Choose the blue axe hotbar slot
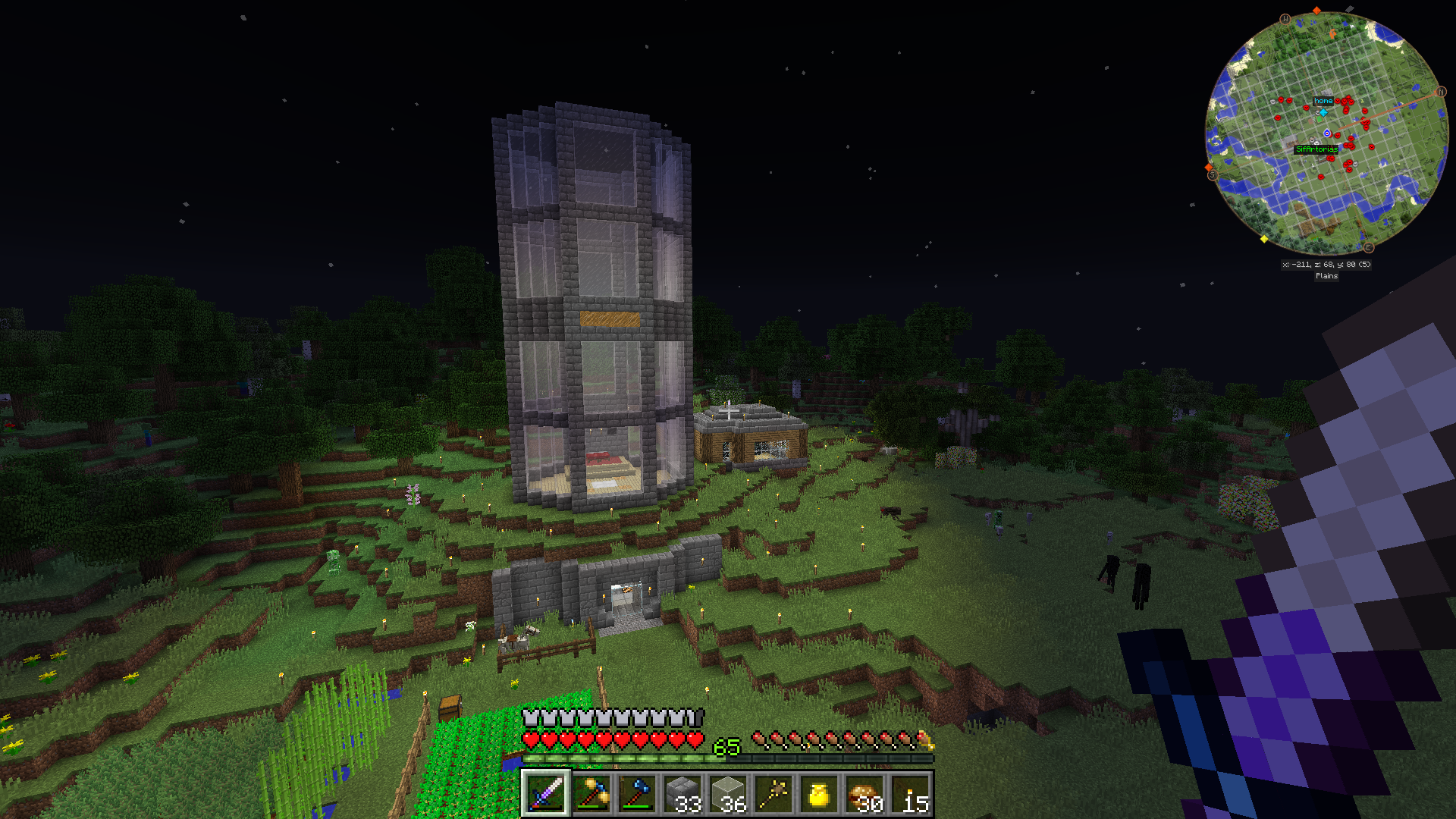Image resolution: width=1456 pixels, height=819 pixels. click(637, 794)
